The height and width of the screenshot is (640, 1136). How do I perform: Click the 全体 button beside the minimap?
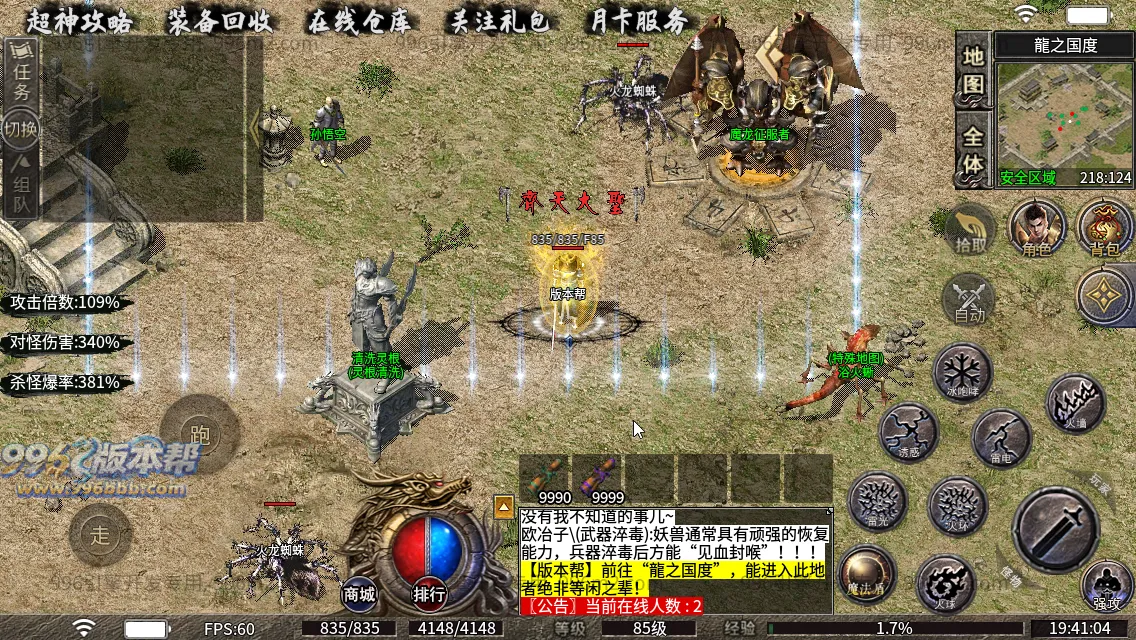[973, 150]
